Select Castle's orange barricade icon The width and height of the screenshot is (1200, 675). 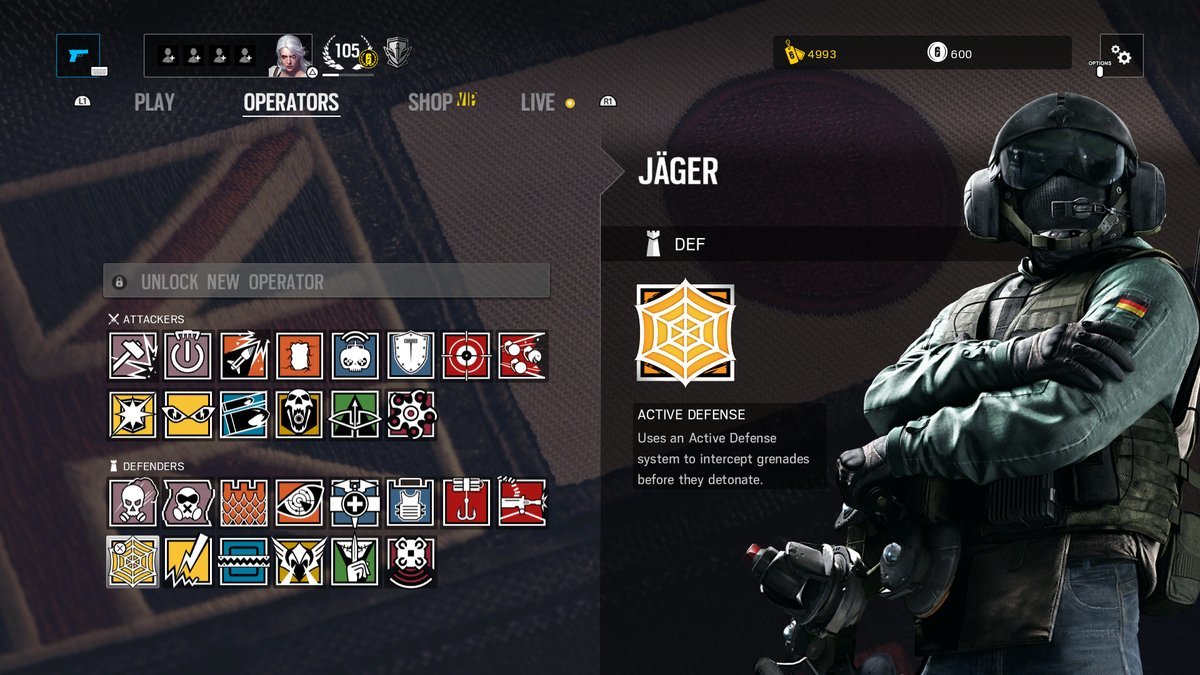pos(244,502)
